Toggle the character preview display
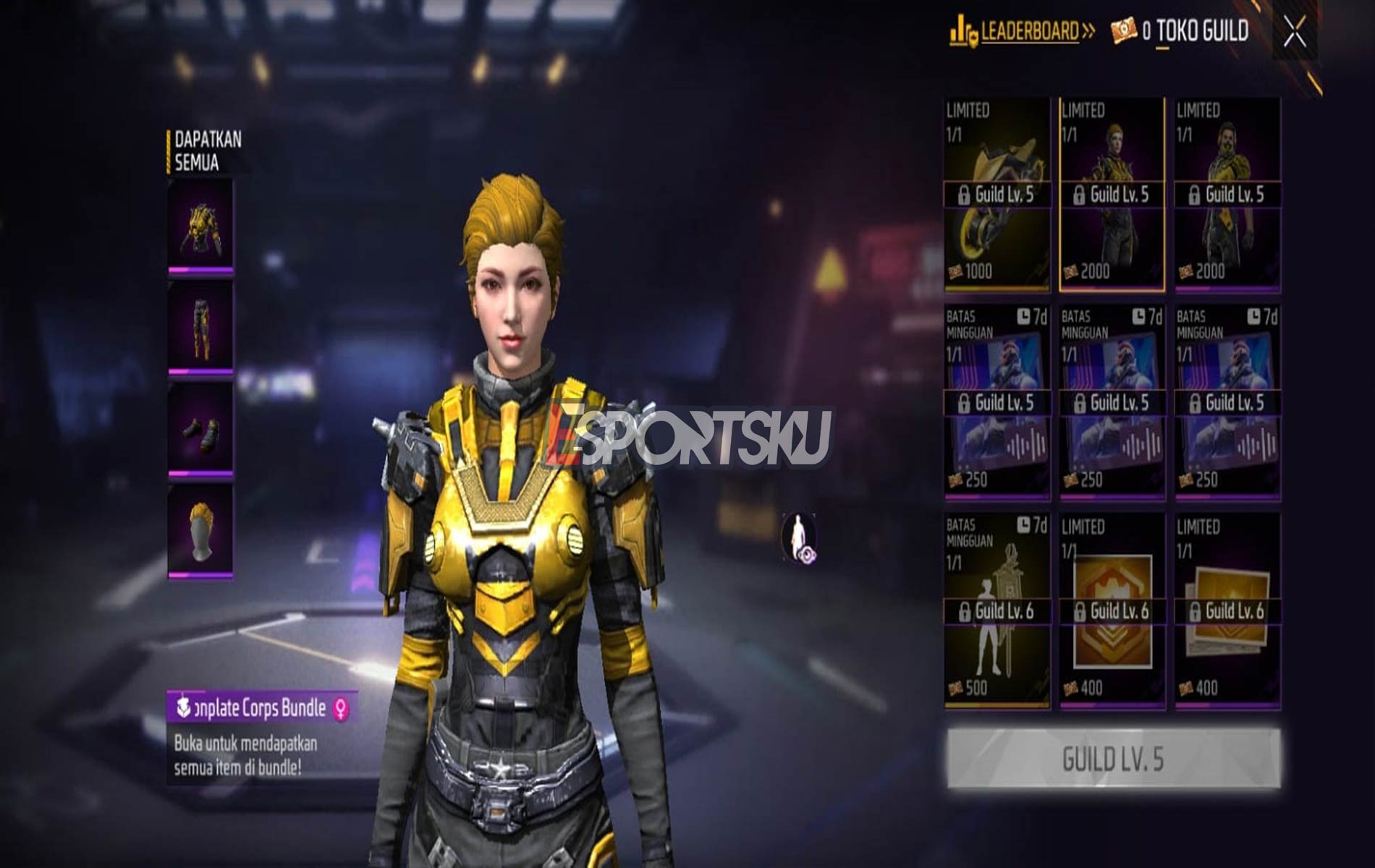 (800, 537)
